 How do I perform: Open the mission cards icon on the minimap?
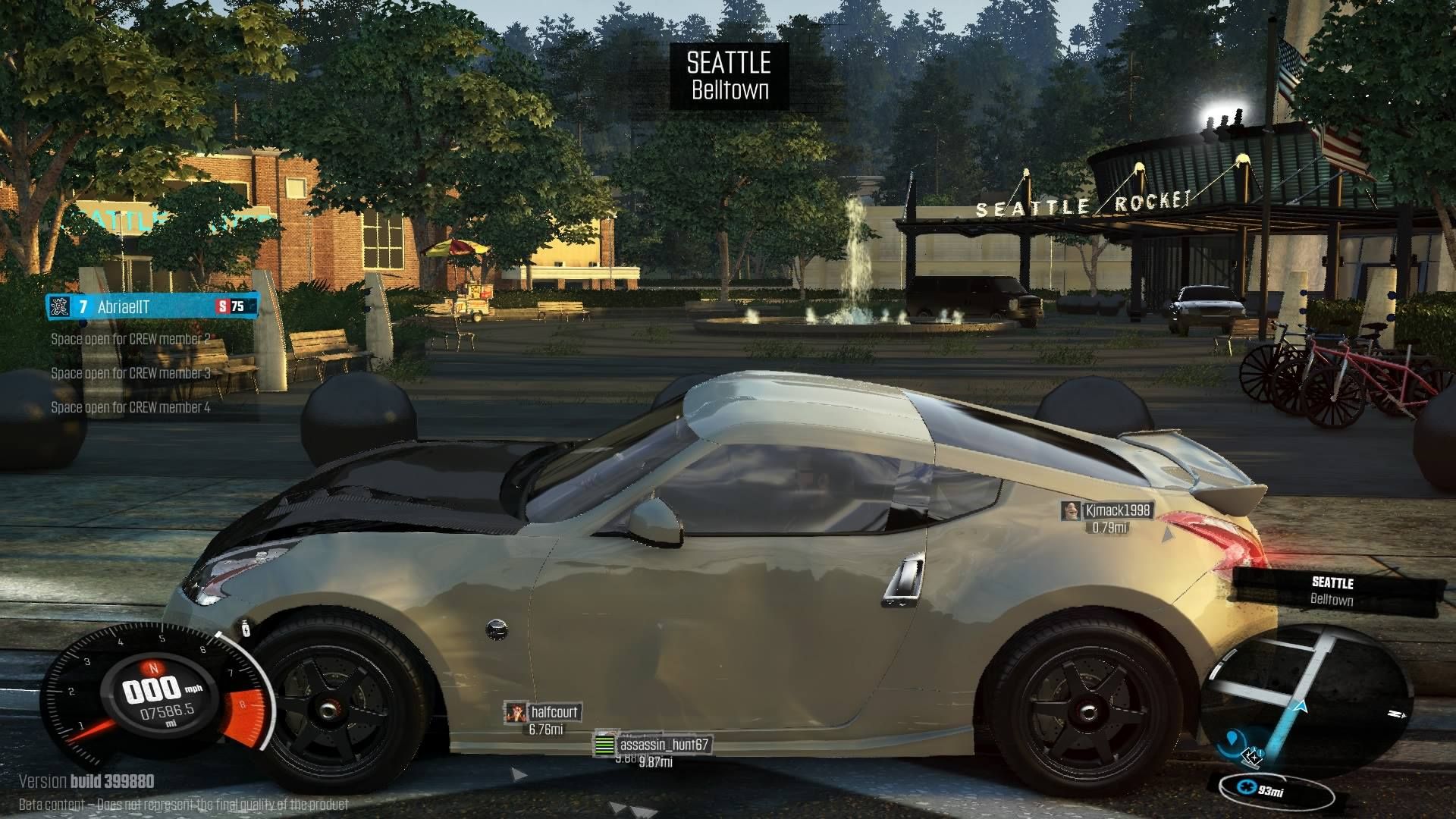tap(1253, 758)
